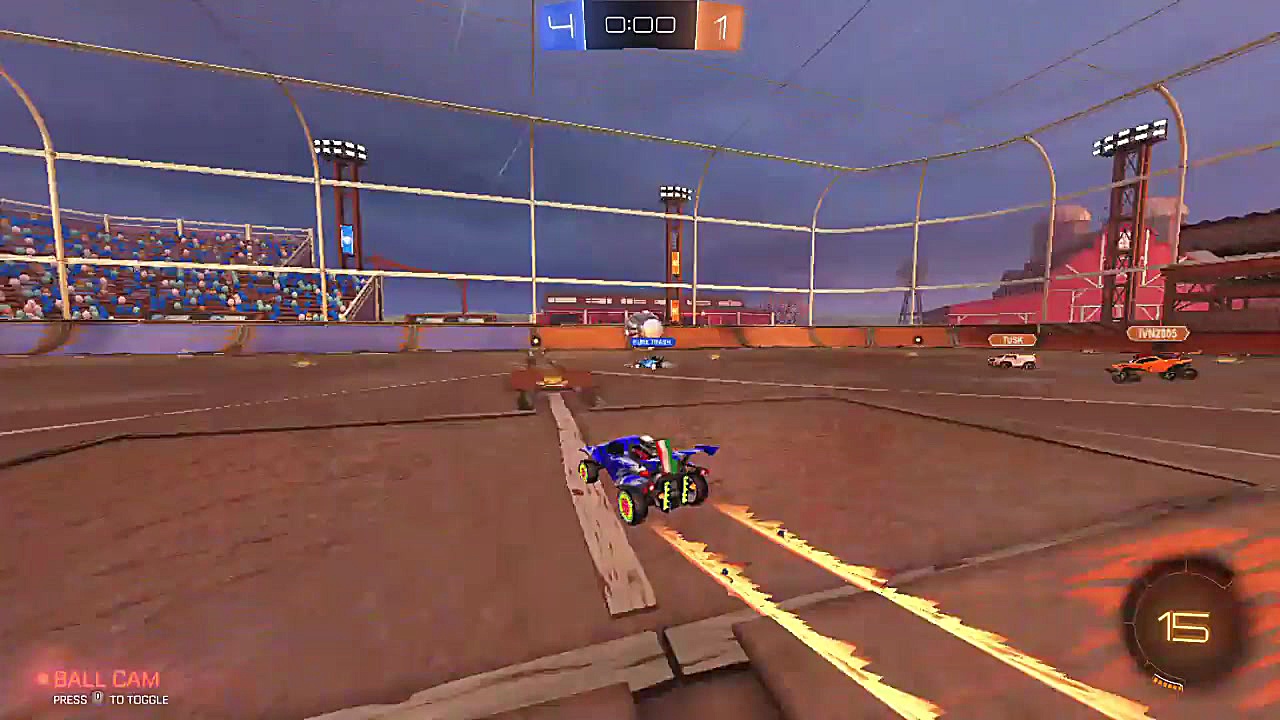1280x720 pixels.
Task: Expand the TUSK nameplate banner
Action: 1013,339
